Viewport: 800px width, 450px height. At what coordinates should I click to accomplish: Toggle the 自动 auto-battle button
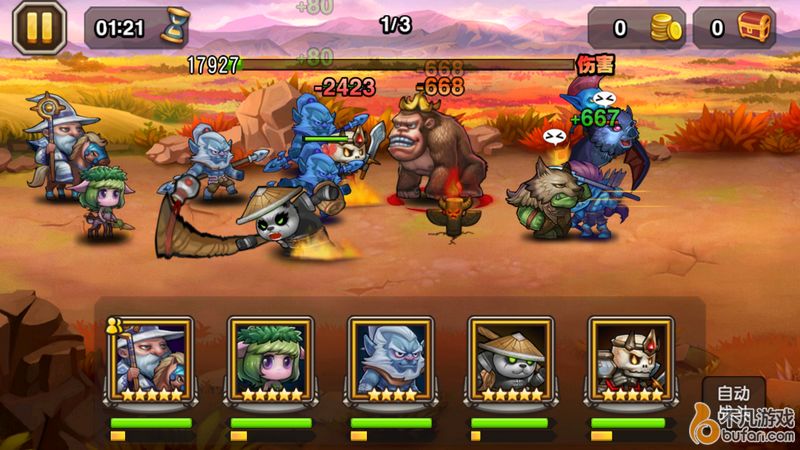tap(735, 393)
